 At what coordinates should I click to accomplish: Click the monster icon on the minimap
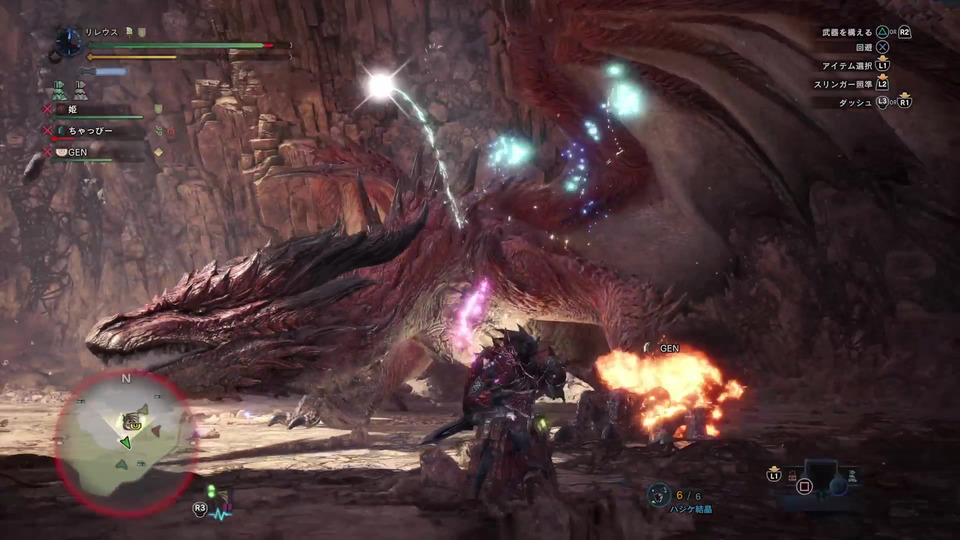point(131,420)
